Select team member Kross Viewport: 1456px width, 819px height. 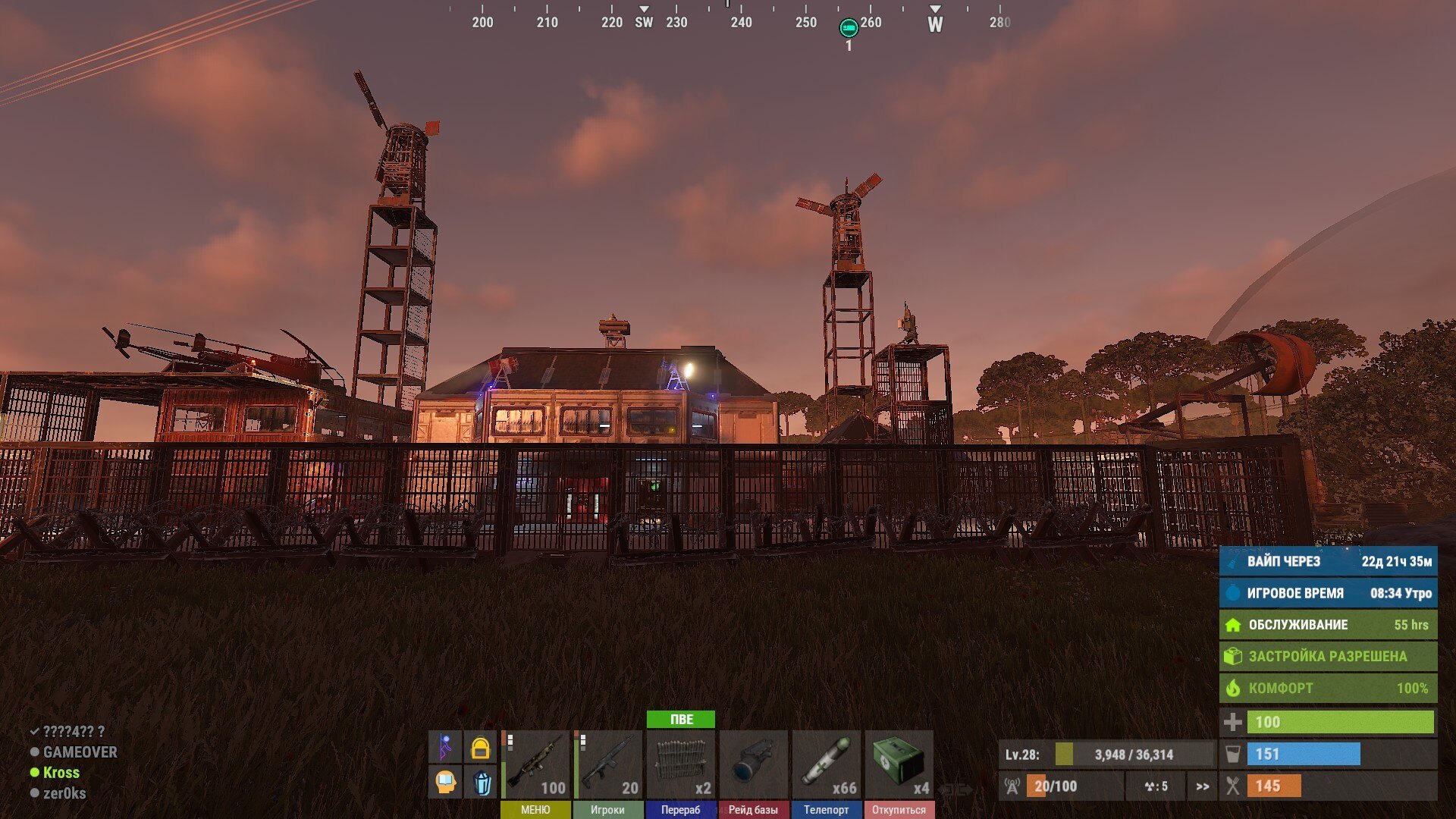(61, 773)
